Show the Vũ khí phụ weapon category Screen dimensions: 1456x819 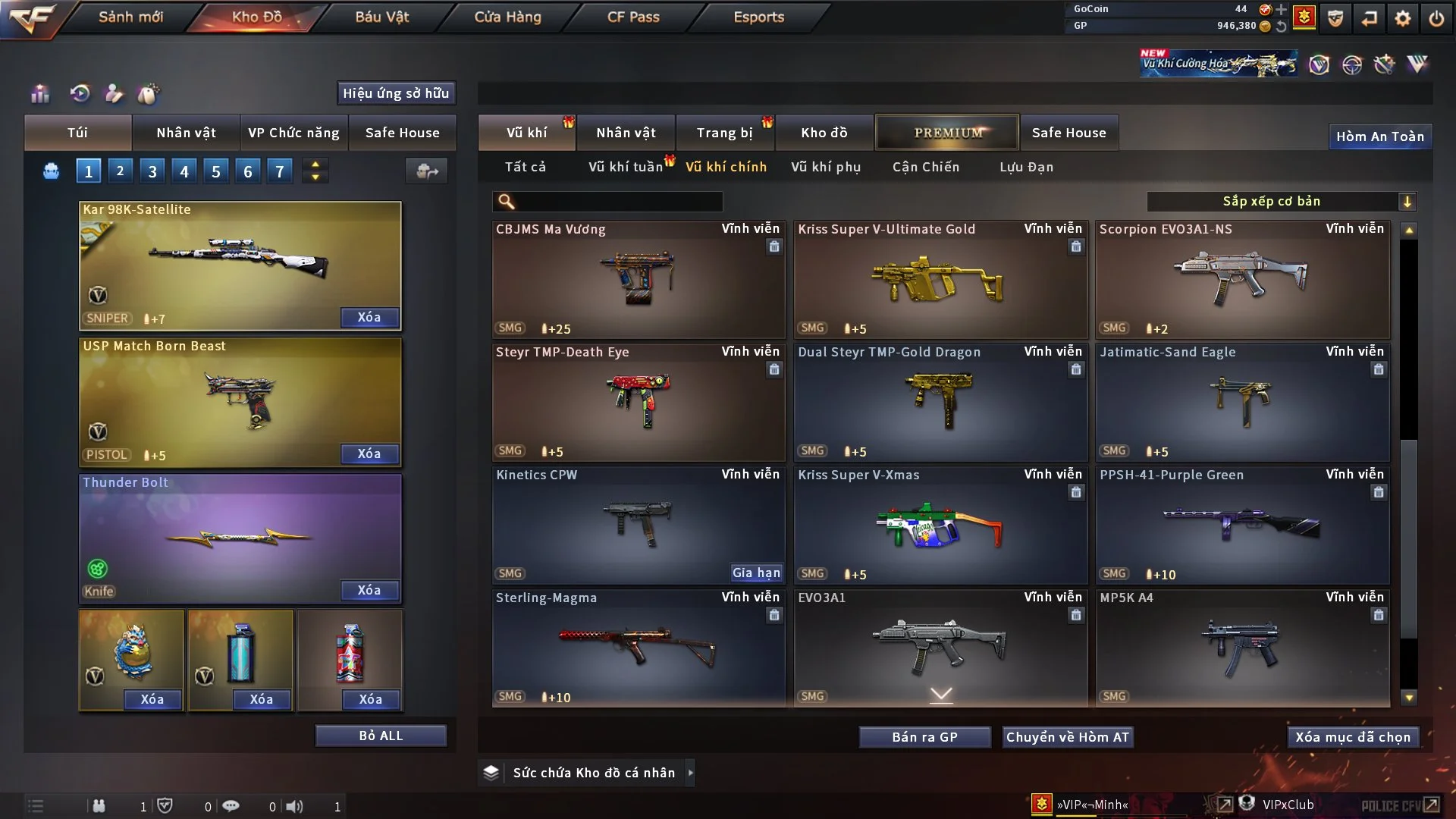coord(825,167)
